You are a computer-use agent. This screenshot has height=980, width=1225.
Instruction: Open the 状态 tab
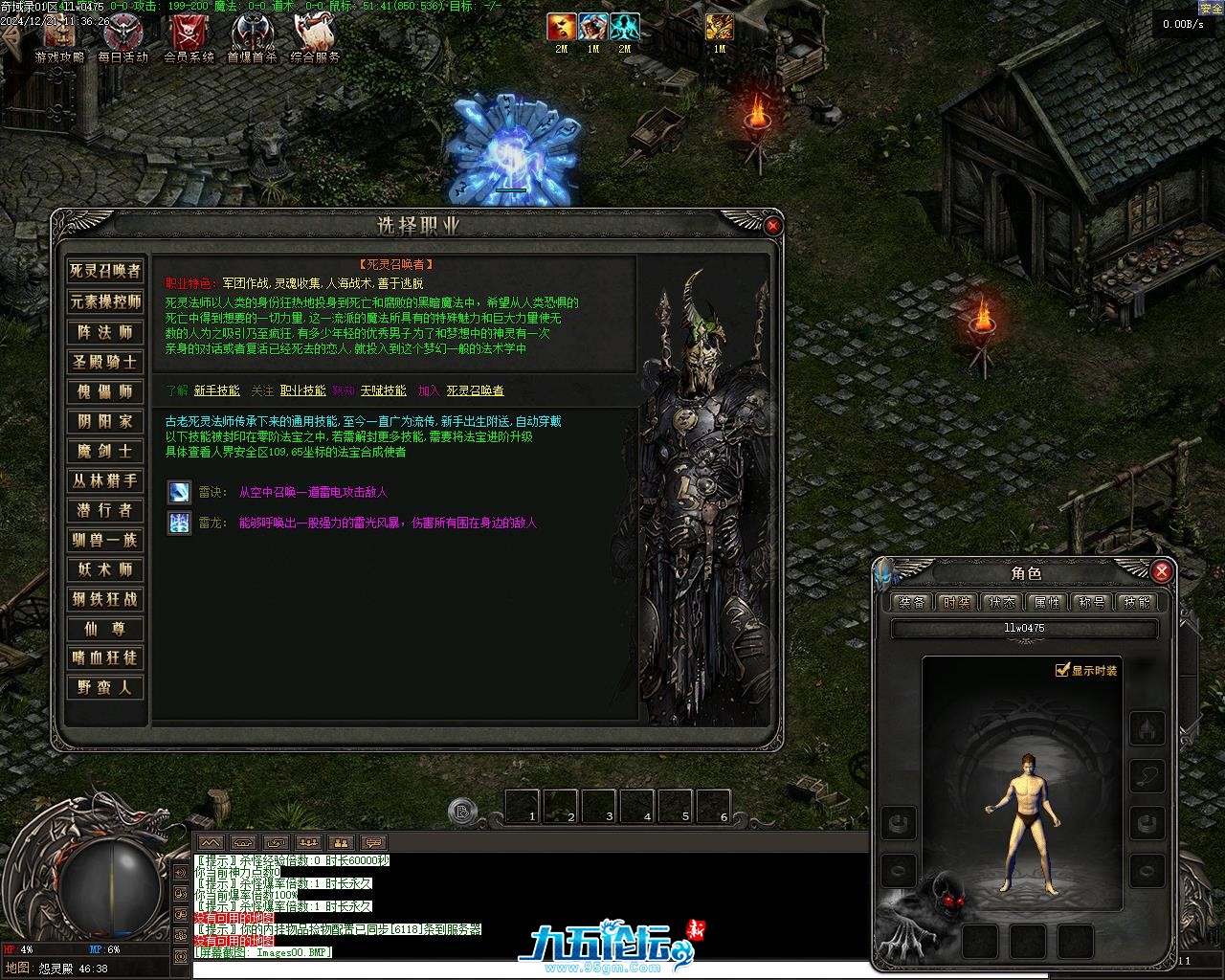click(1002, 602)
